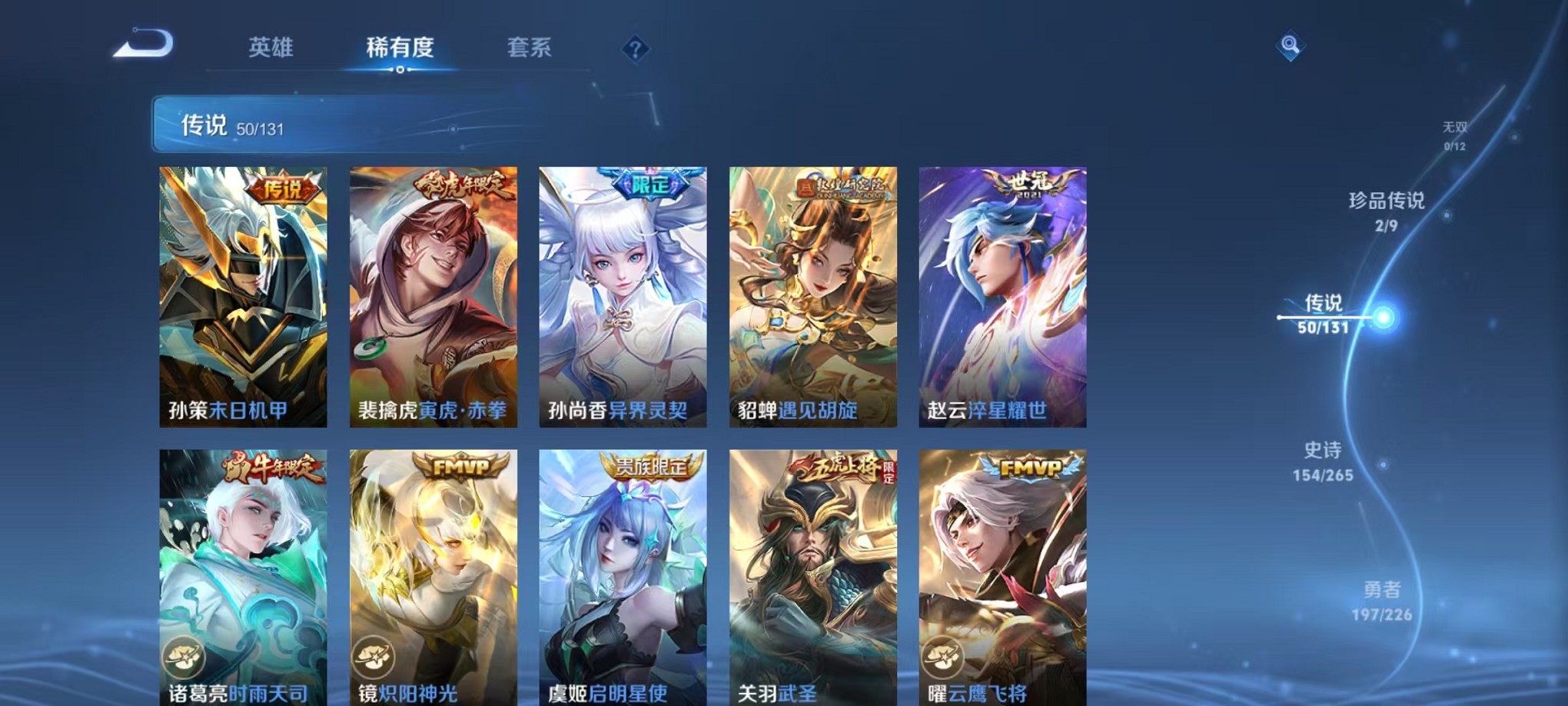Open the help question mark icon

pos(635,49)
